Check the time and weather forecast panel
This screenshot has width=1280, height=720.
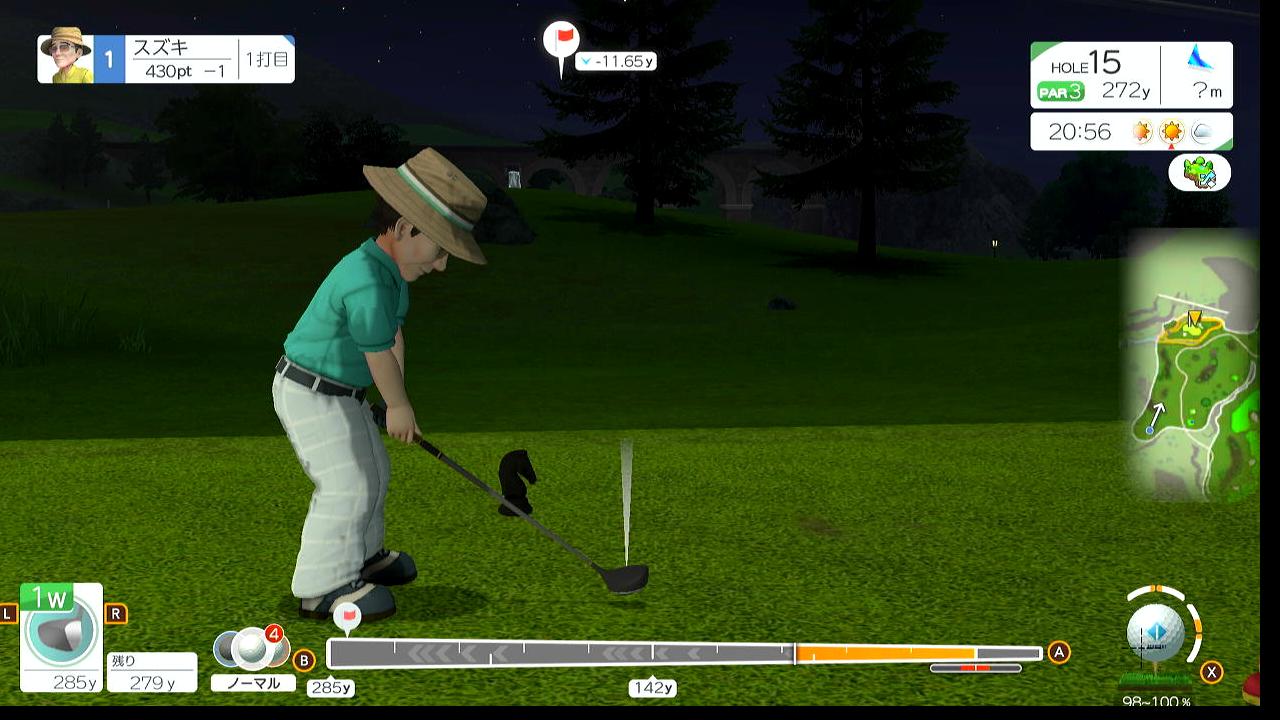pos(1131,131)
